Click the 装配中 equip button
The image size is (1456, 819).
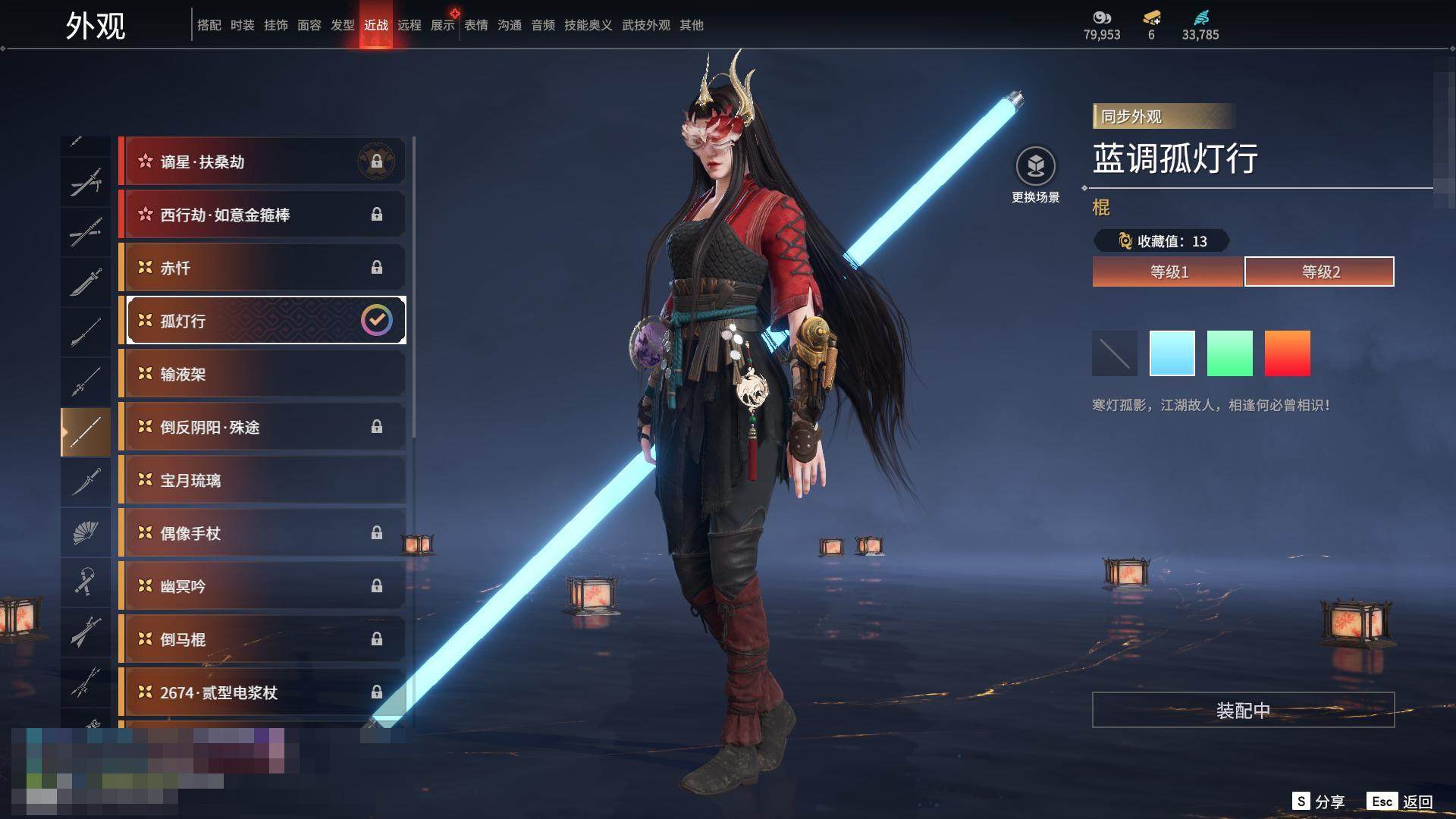(x=1243, y=710)
